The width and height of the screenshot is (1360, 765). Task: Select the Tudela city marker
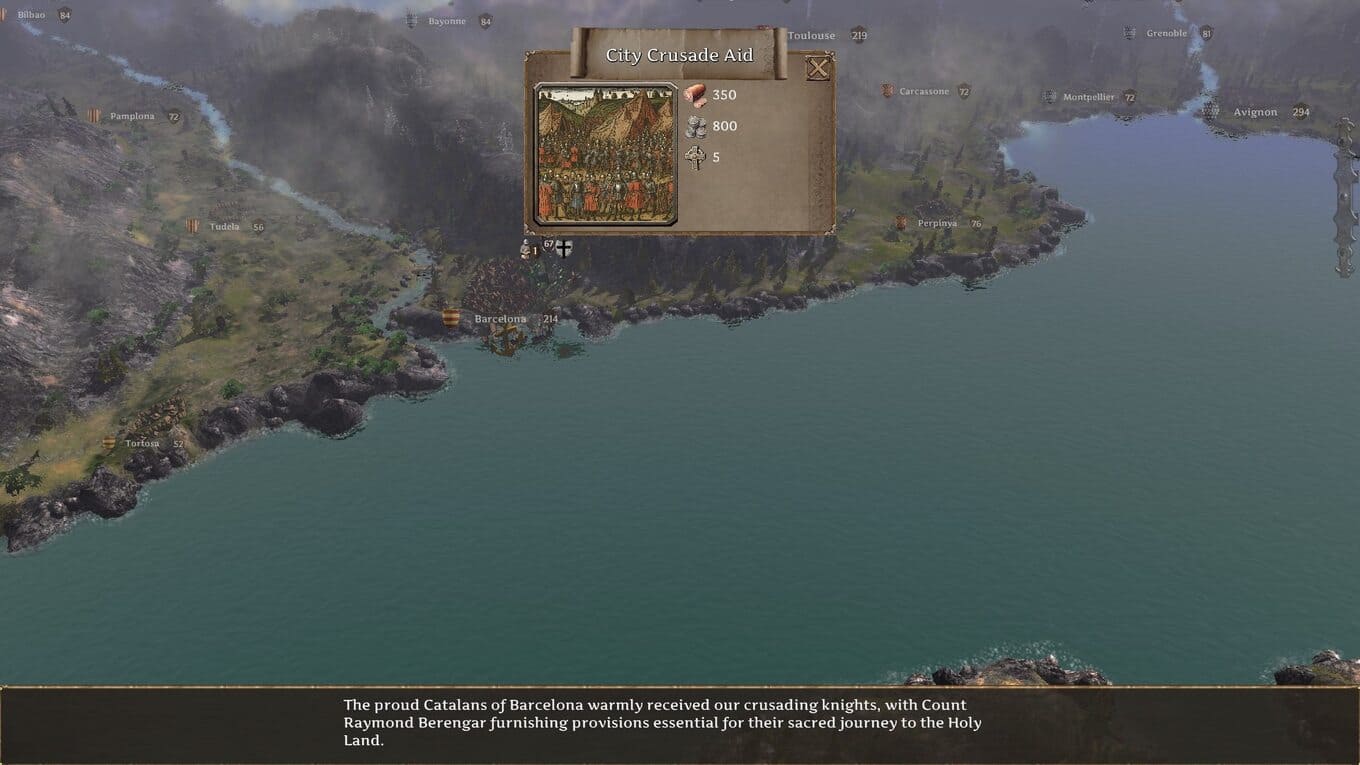(193, 226)
